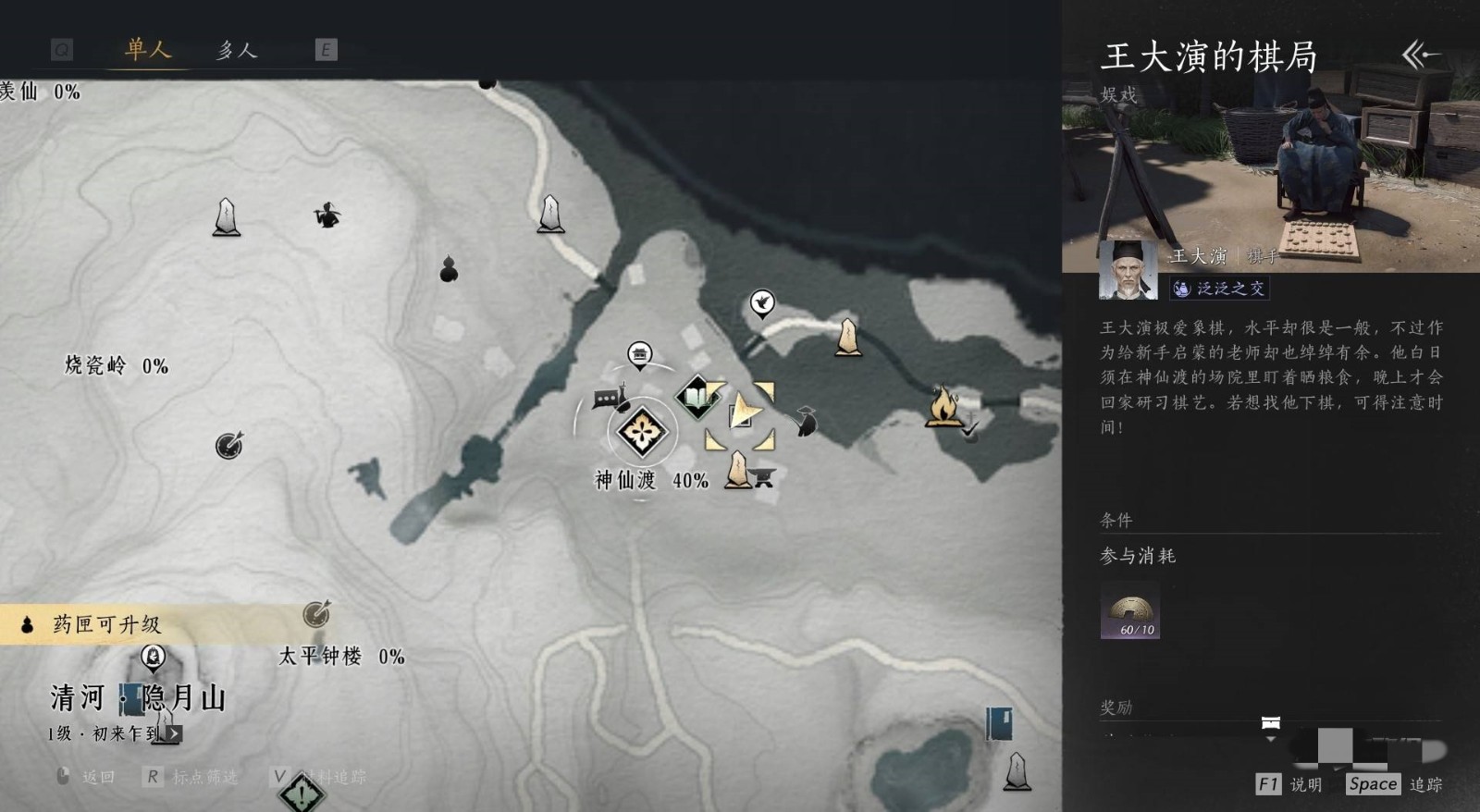Open the small chevron under the reward chest
This screenshot has width=1480, height=812.
point(1271,740)
